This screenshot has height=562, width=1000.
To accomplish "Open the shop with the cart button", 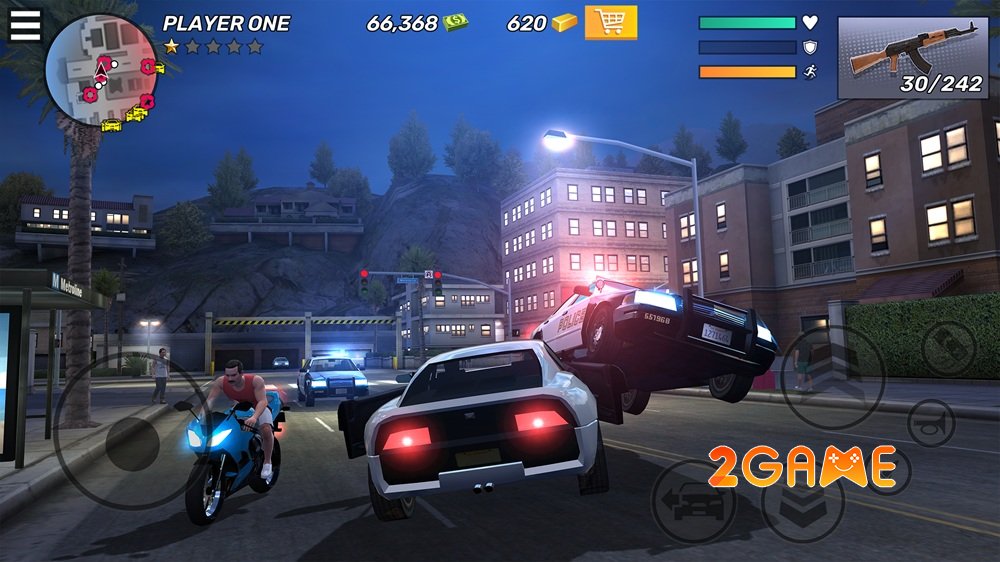I will click(610, 22).
